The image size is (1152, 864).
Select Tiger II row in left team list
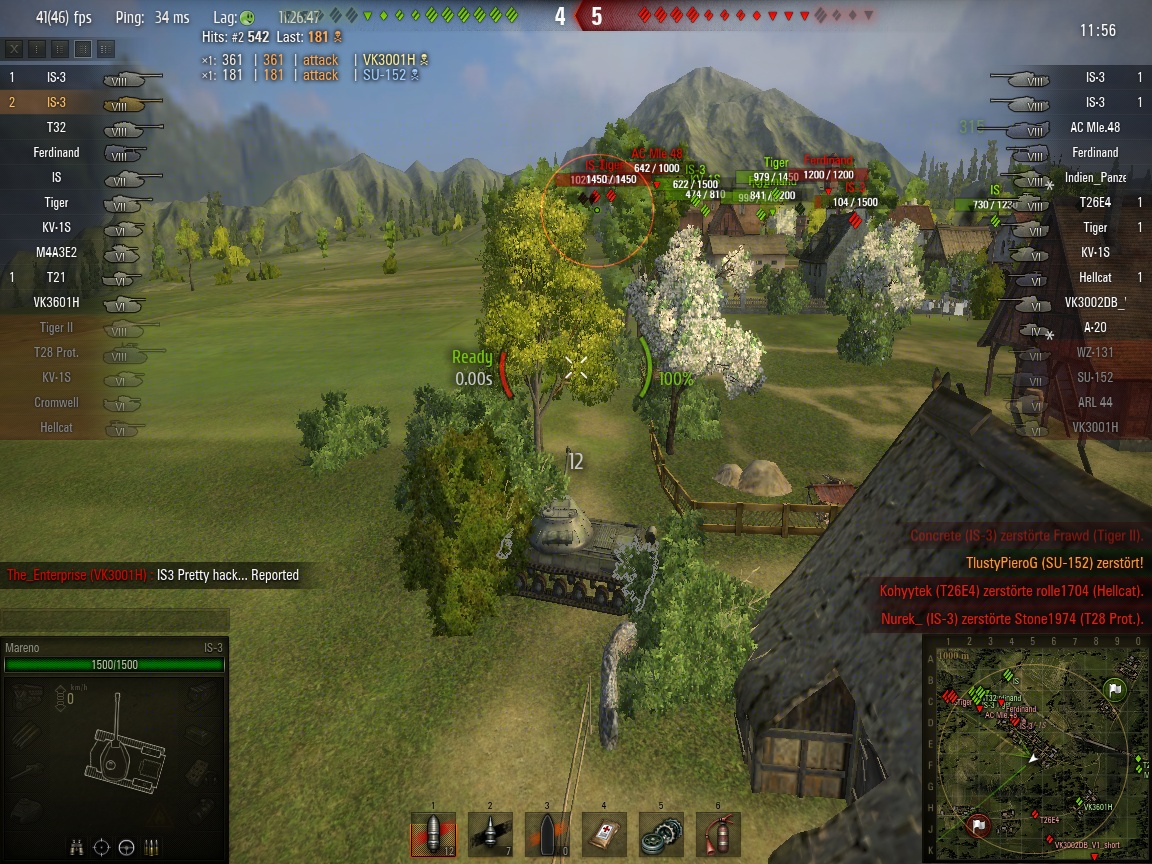coord(68,328)
